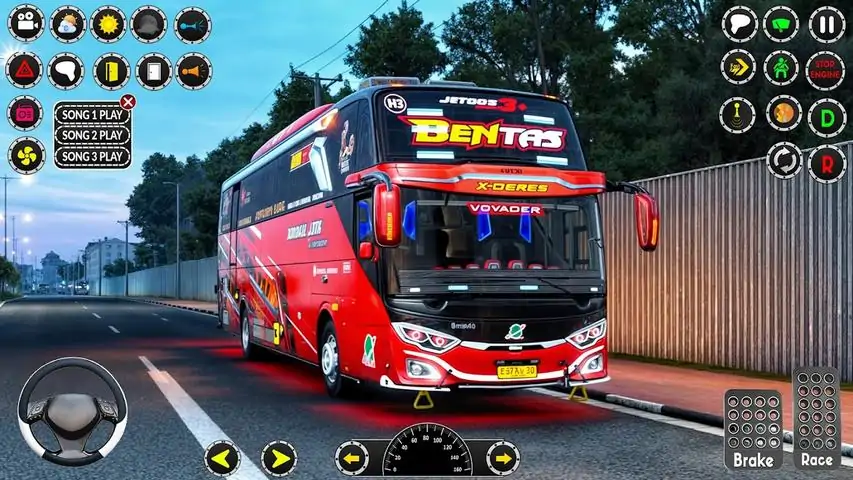The image size is (853, 480).
Task: Close the song list panel
Action: click(x=128, y=101)
